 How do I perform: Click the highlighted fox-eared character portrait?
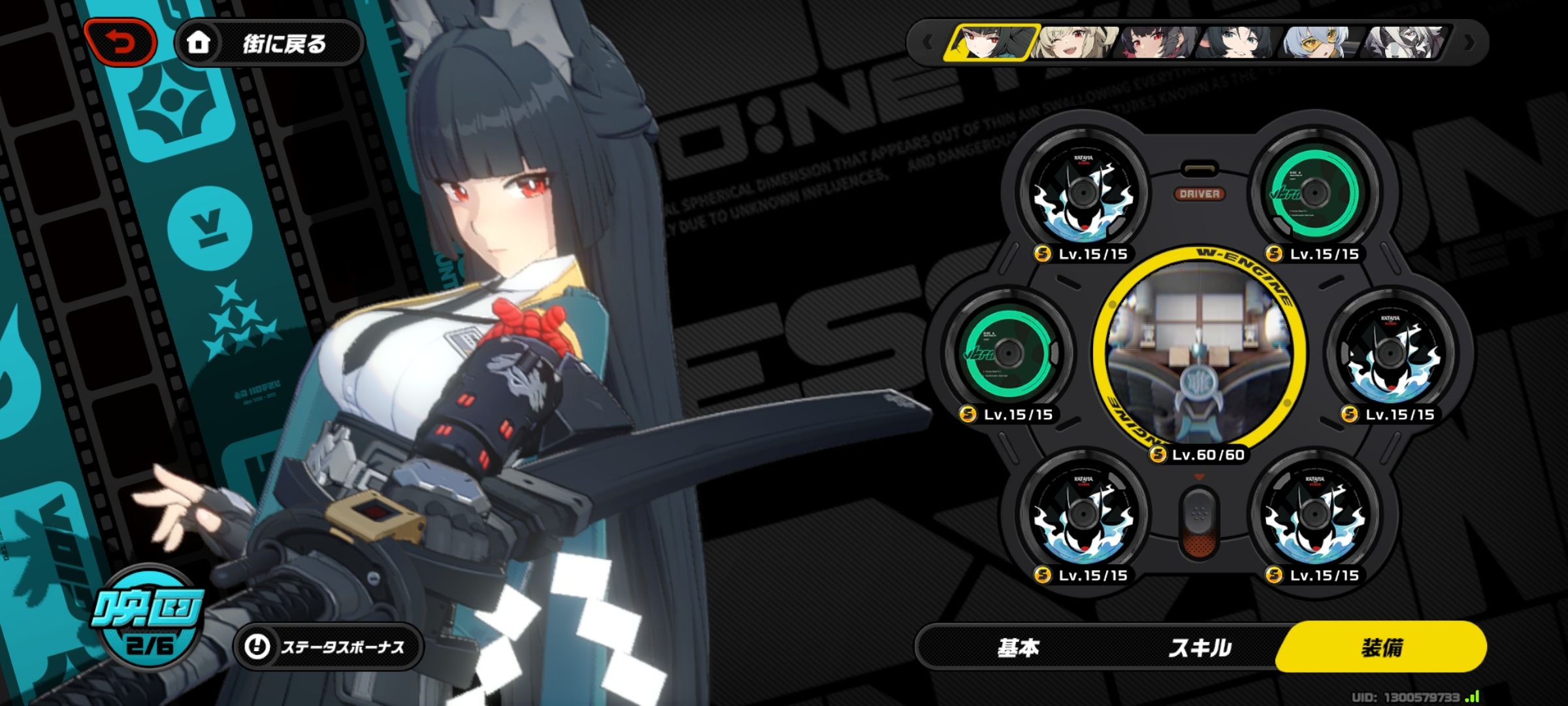tap(990, 43)
